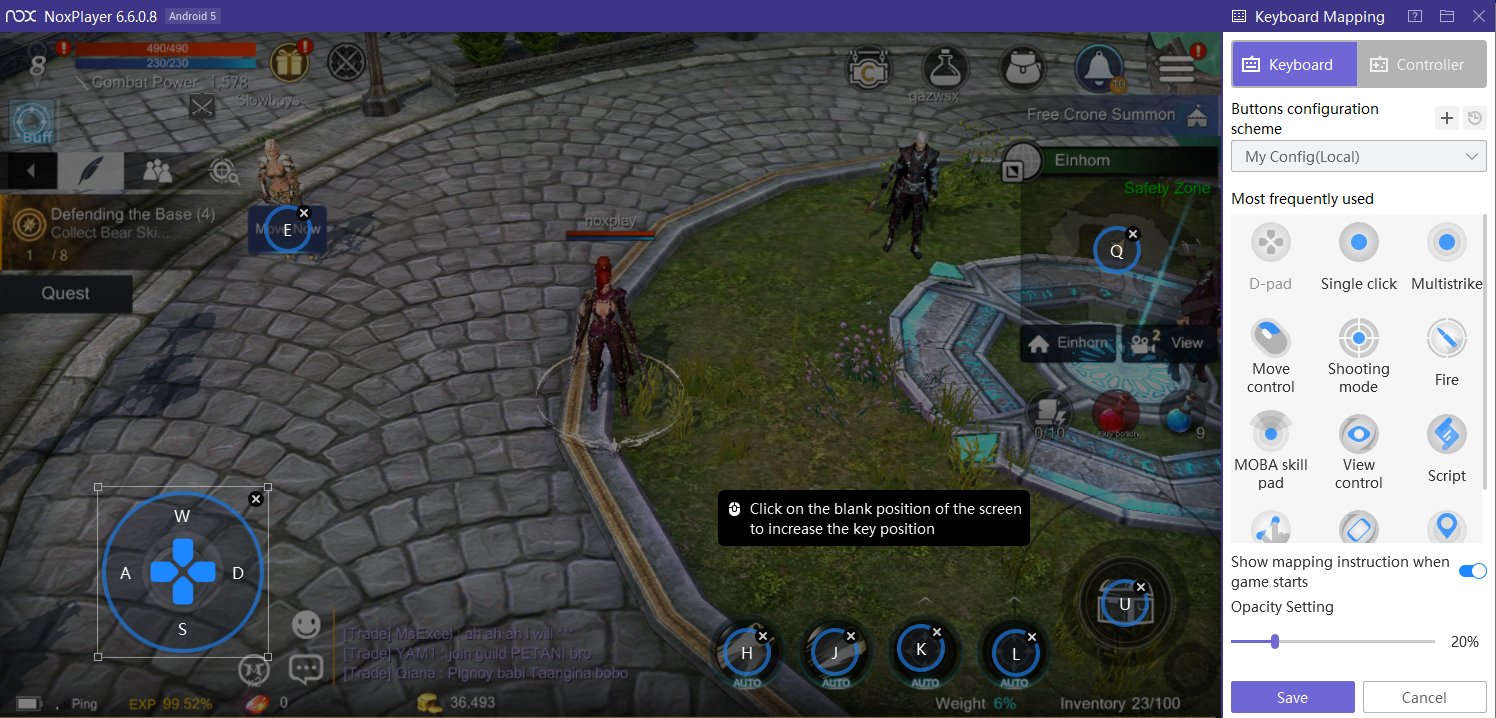Switch to the Controller mapping tab
Image resolution: width=1496 pixels, height=718 pixels.
tap(1416, 65)
